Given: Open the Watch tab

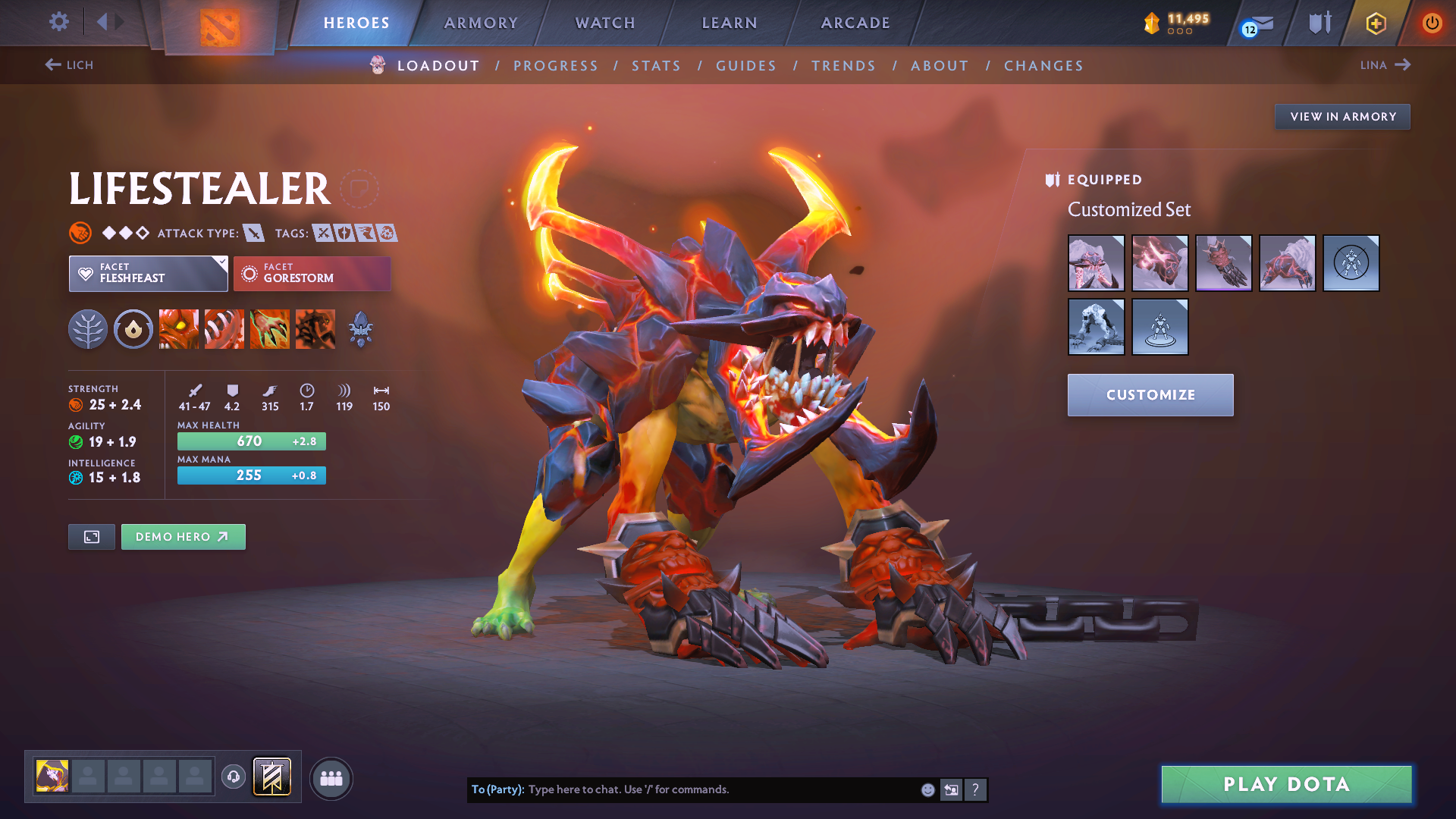Looking at the screenshot, I should tap(605, 23).
